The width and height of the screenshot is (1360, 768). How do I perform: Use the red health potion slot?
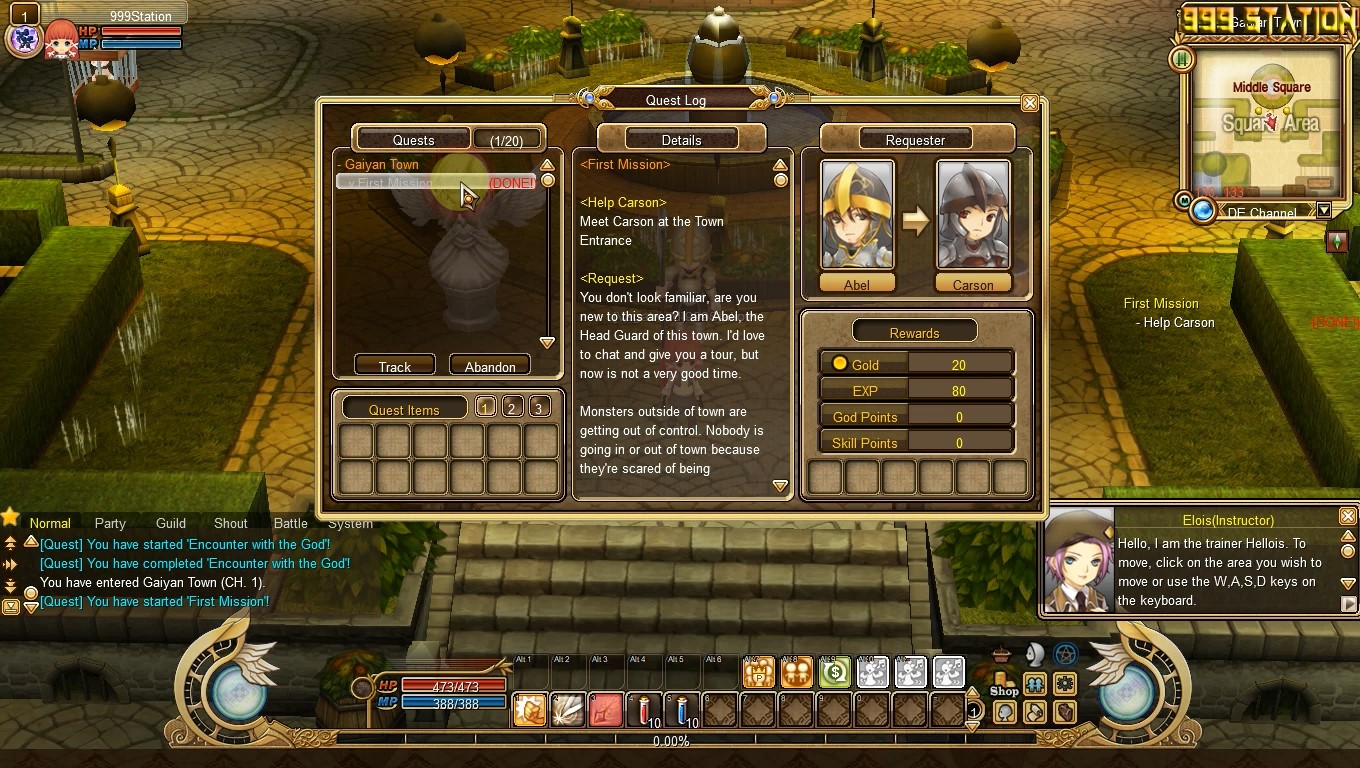pos(644,709)
